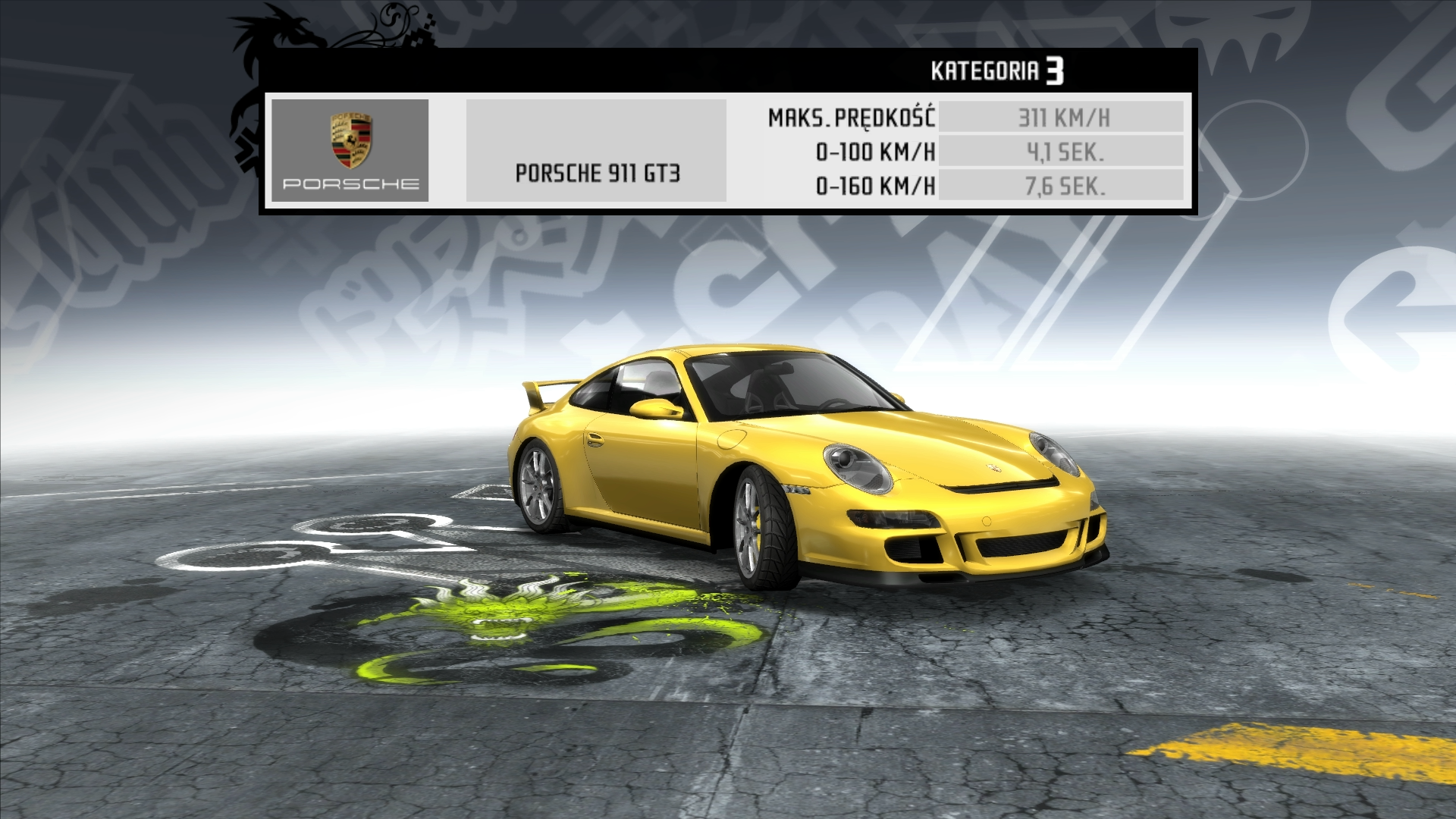Click the Porsche manufacturer logo tile
Screen dimensions: 1456x819
pos(350,150)
